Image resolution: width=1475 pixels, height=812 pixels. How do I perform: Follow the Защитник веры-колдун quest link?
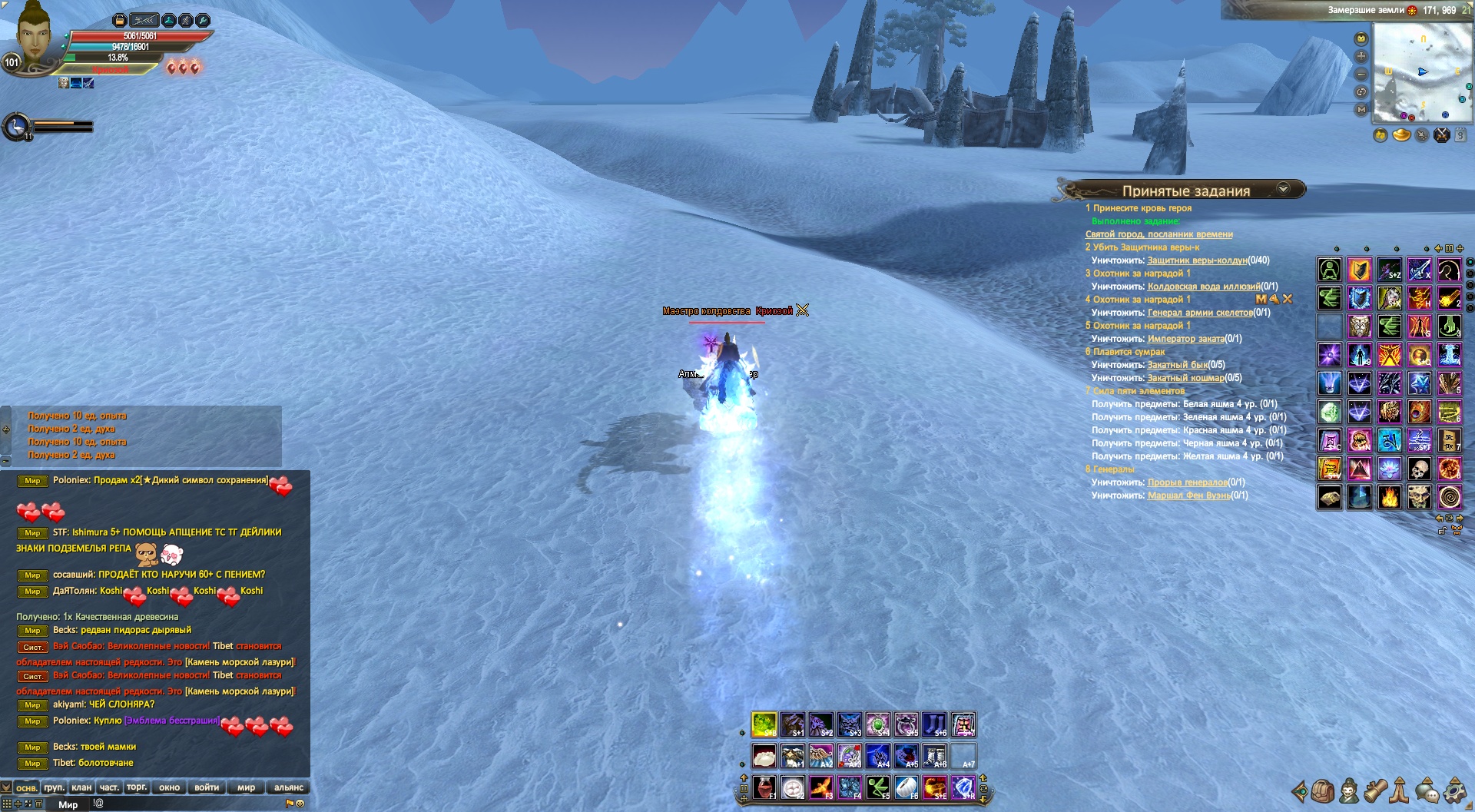[x=1197, y=260]
